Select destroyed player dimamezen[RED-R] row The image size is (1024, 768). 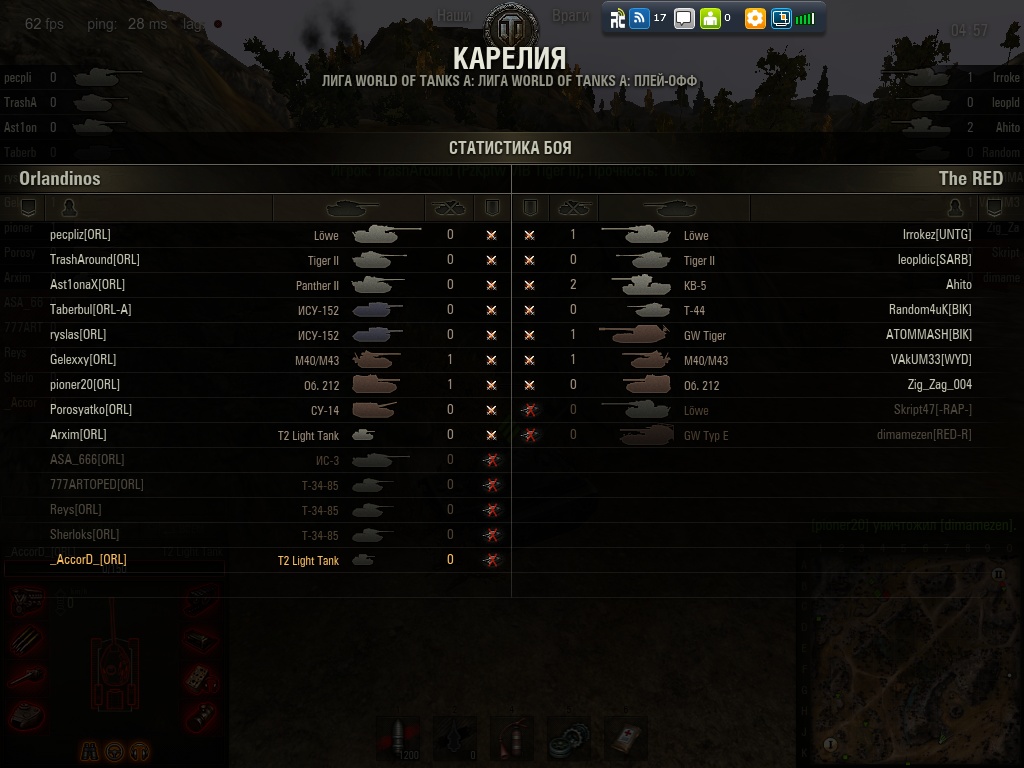923,435
